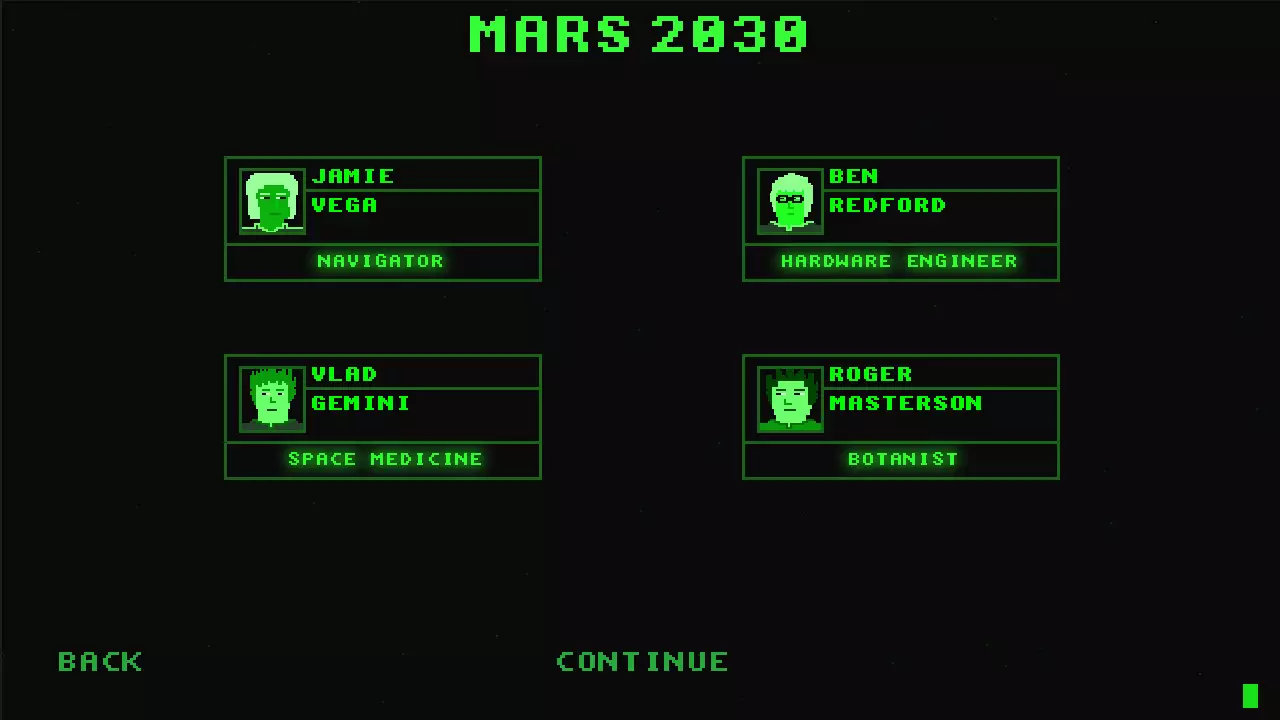Click Vlad Gemini's portrait icon
Image resolution: width=1280 pixels, height=720 pixels.
(271, 398)
